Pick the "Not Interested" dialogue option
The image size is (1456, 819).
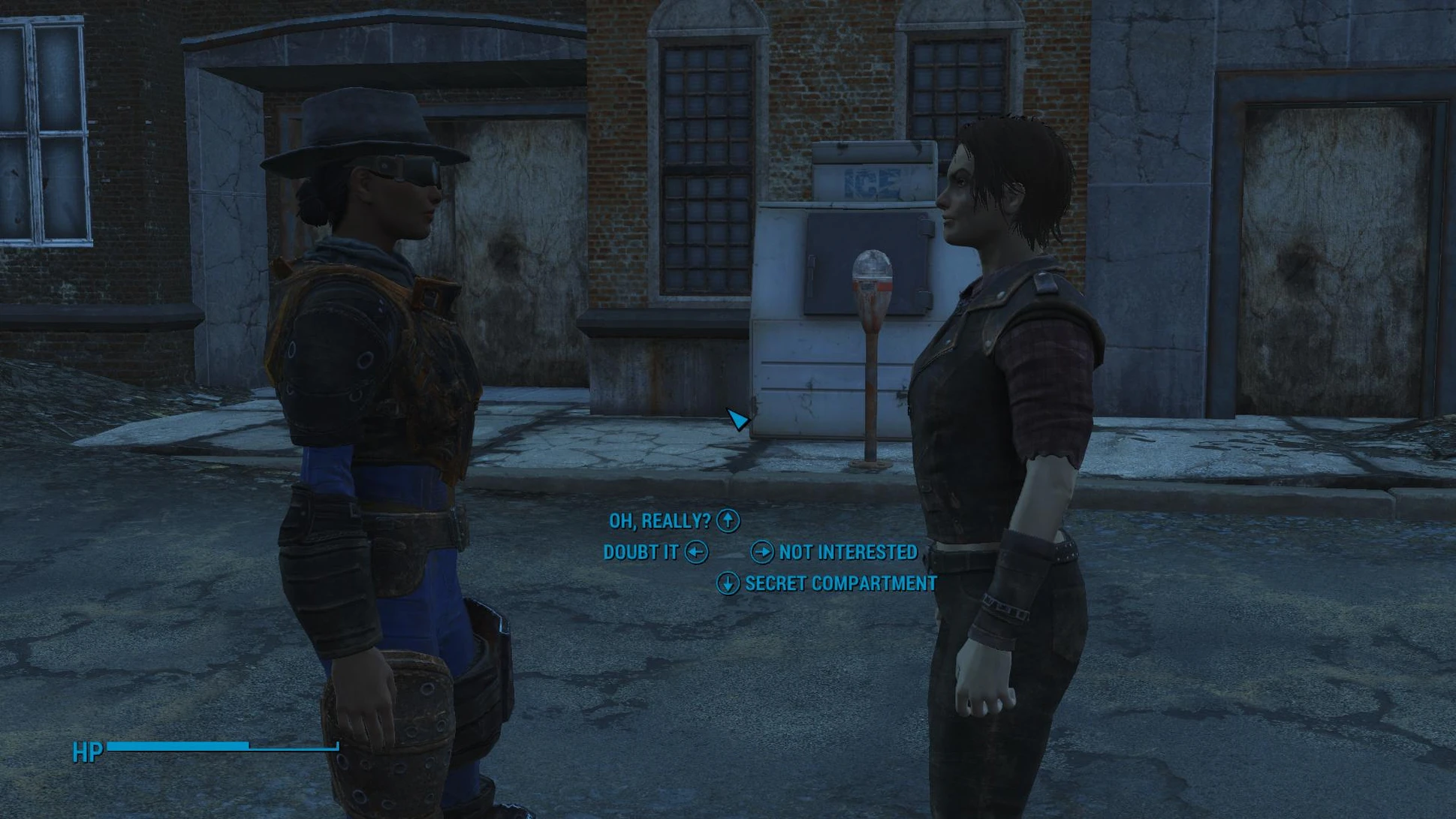[847, 553]
